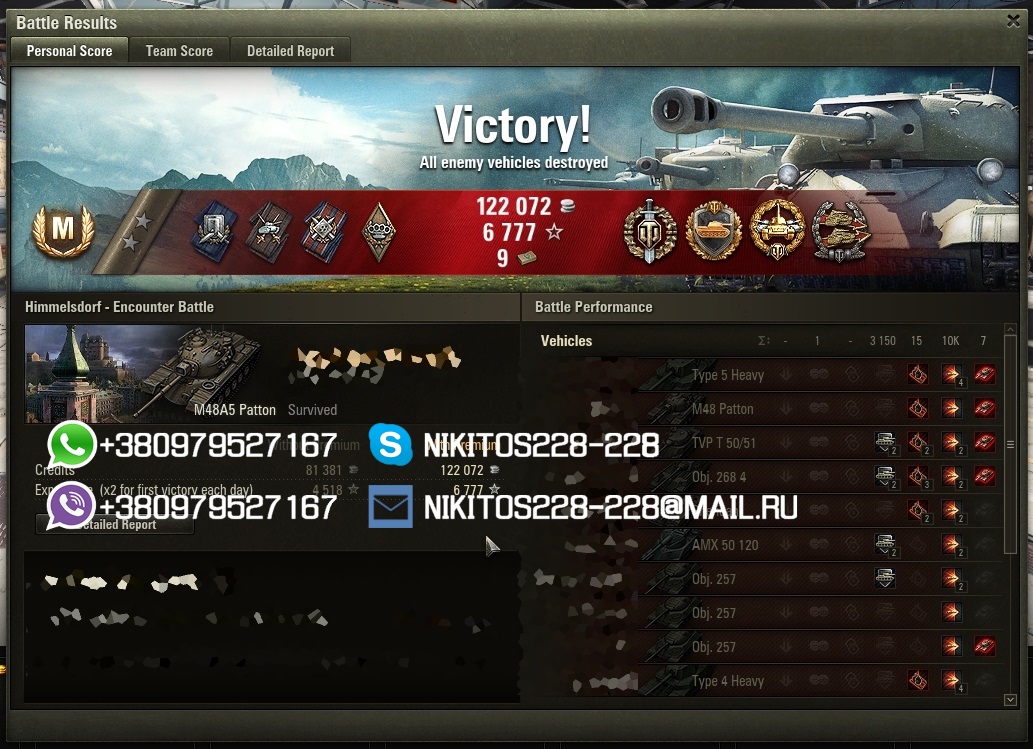Choose the TVP T 50/51 row
This screenshot has width=1033, height=749.
click(x=723, y=443)
